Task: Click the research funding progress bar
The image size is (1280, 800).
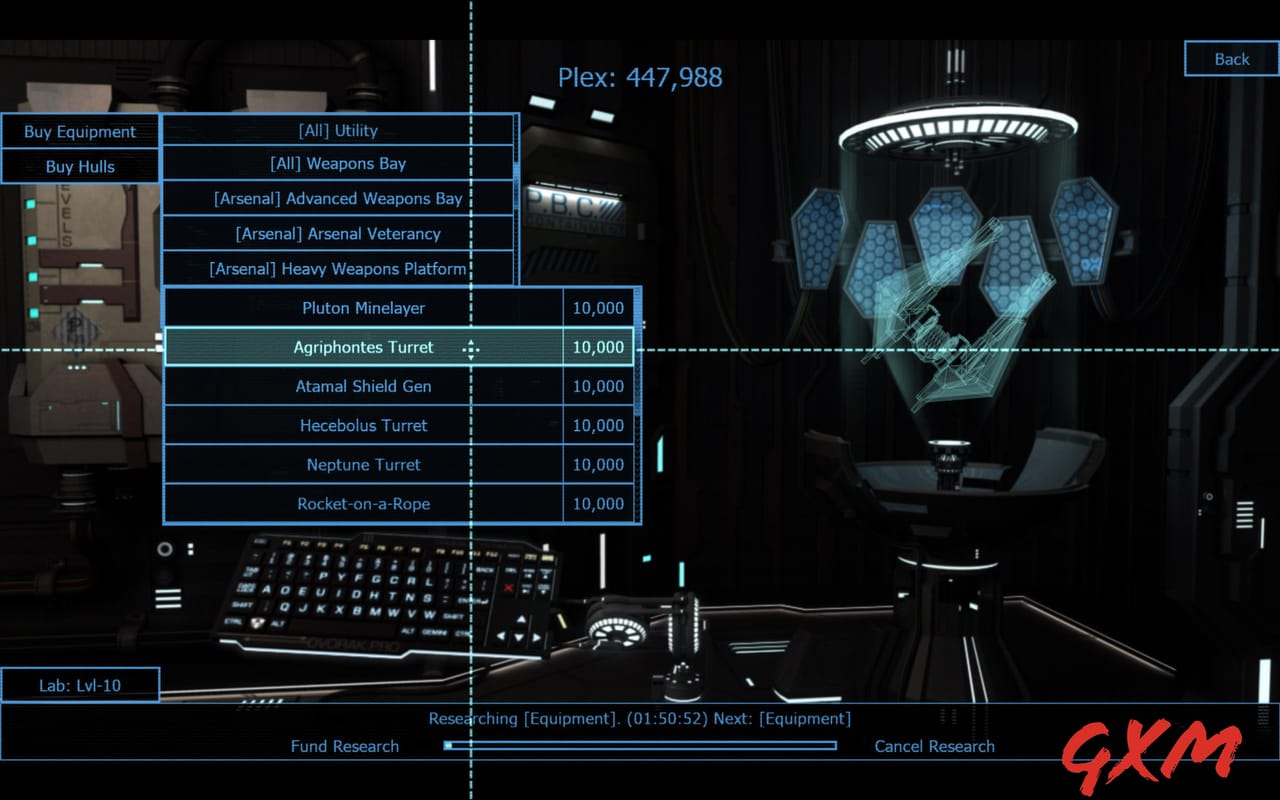Action: [x=640, y=746]
